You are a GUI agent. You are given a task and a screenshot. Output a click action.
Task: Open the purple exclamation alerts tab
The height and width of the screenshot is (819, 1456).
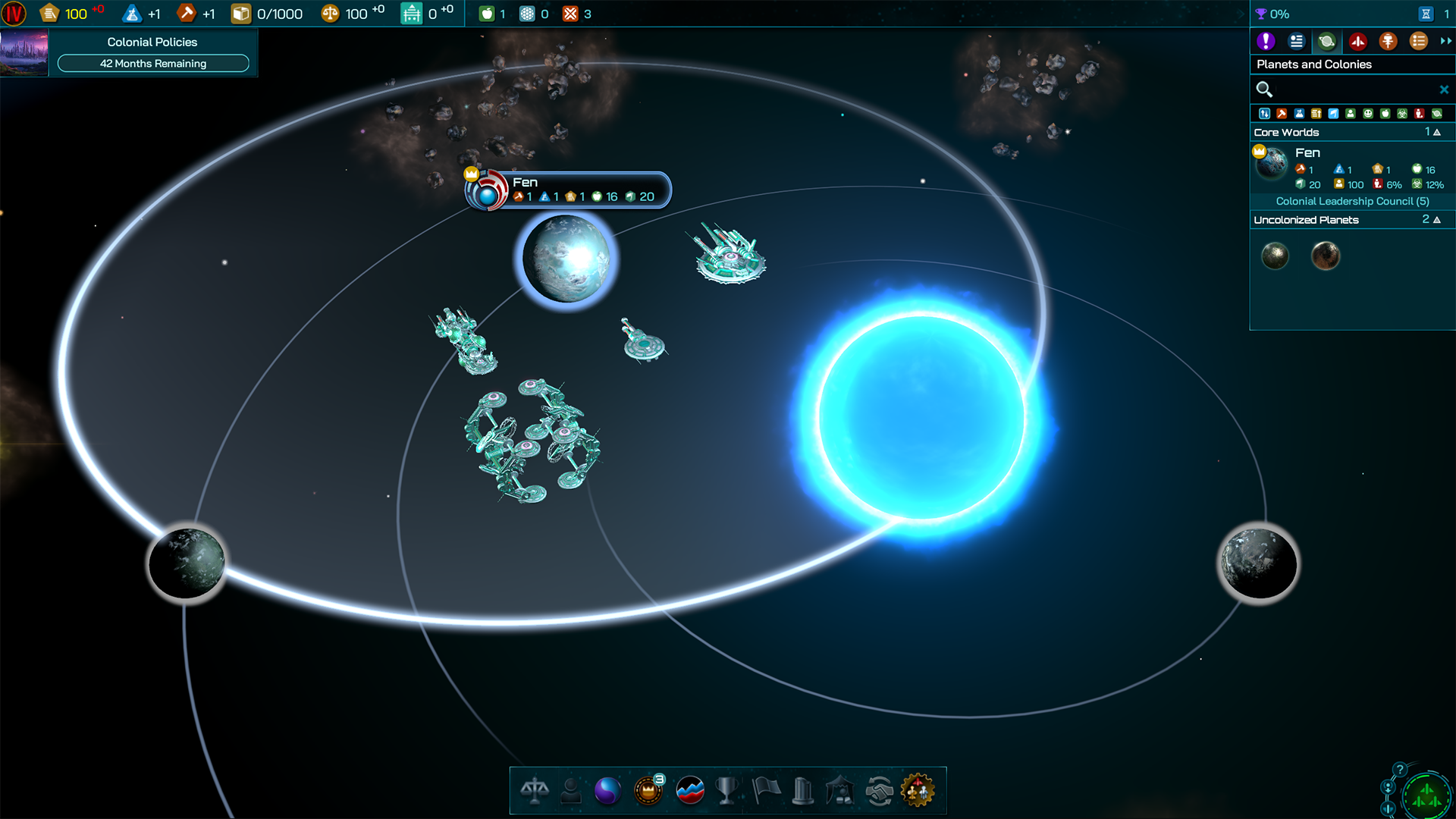point(1265,42)
